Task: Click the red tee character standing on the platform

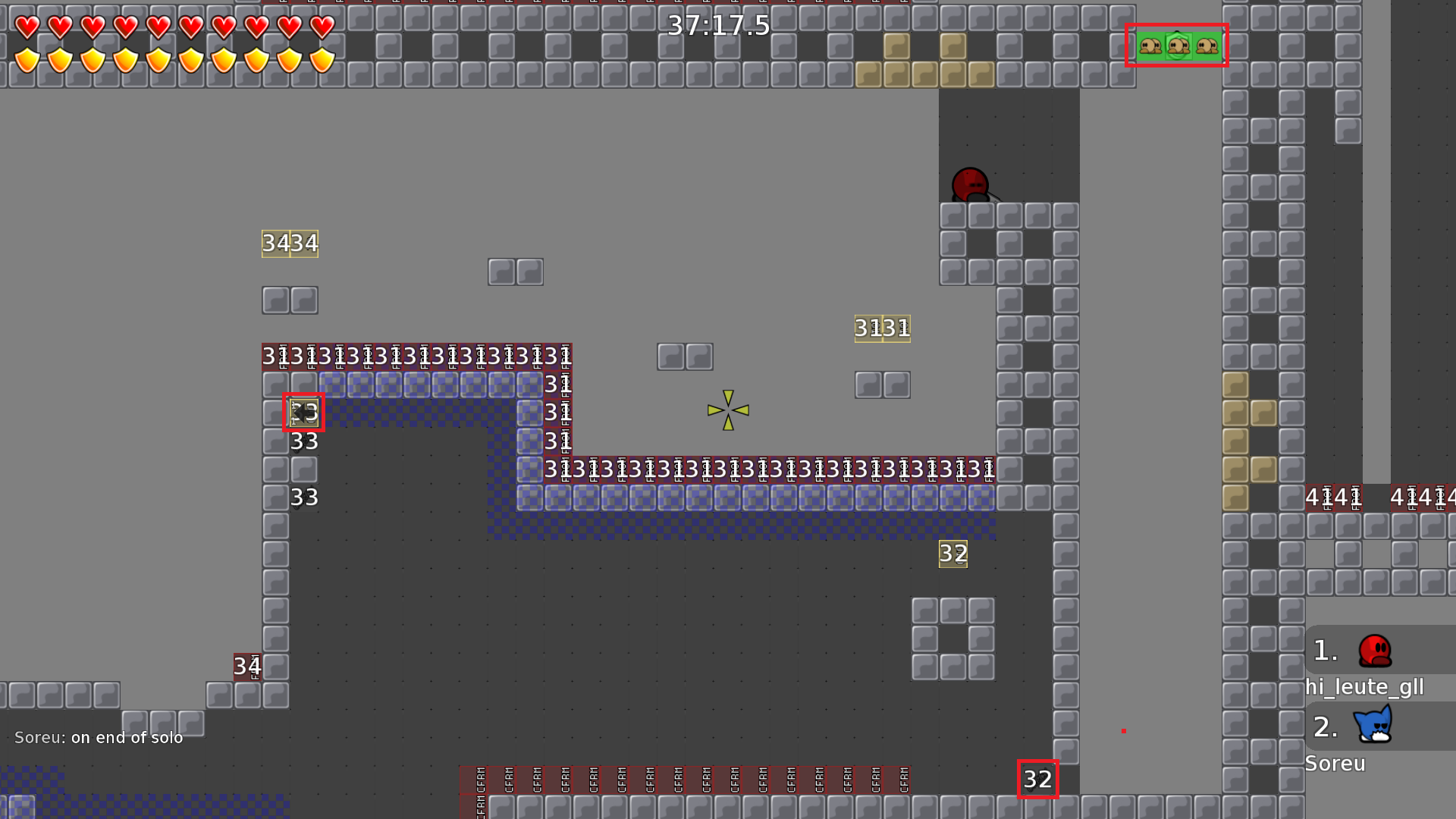Action: click(x=968, y=184)
